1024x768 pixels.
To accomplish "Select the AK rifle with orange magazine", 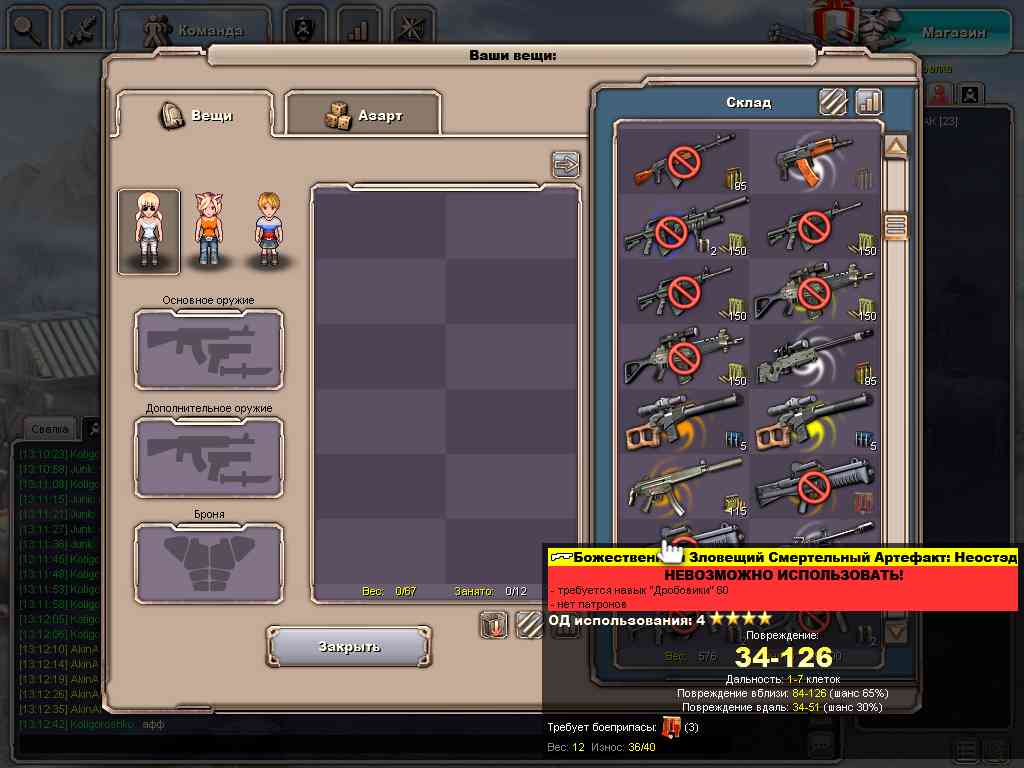I will coord(814,160).
